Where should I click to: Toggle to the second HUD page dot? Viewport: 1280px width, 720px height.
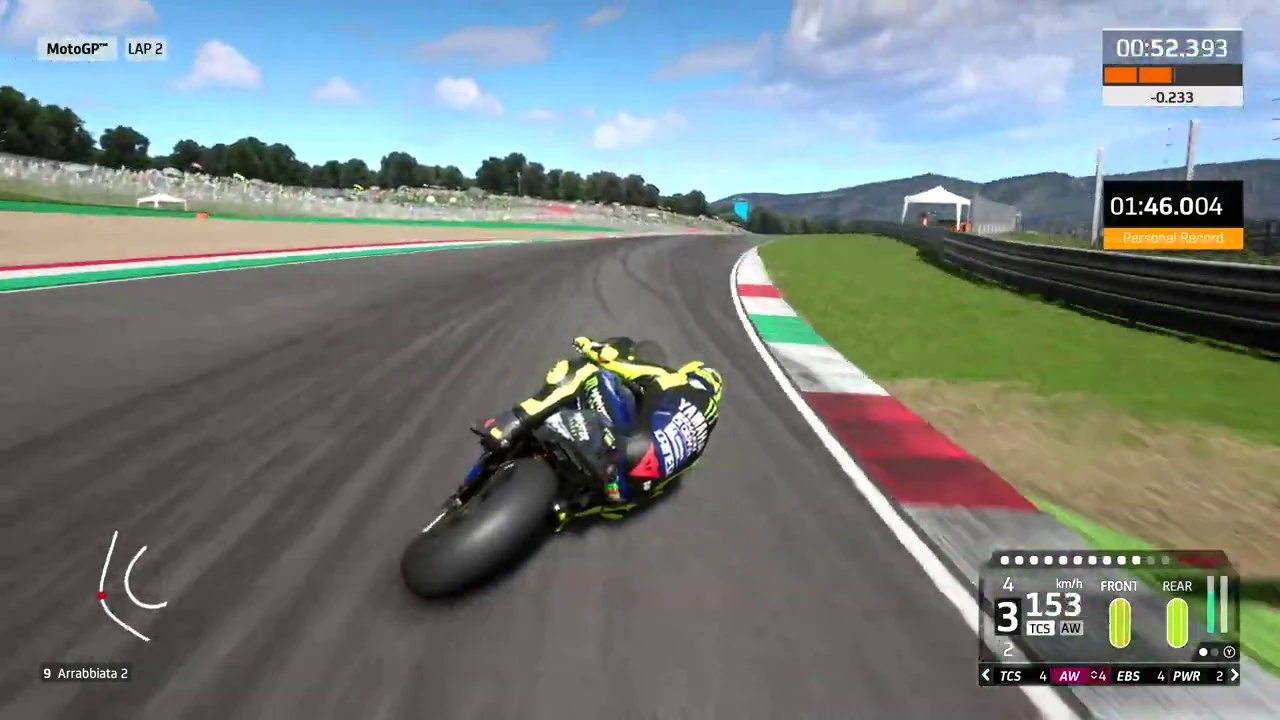[1215, 652]
